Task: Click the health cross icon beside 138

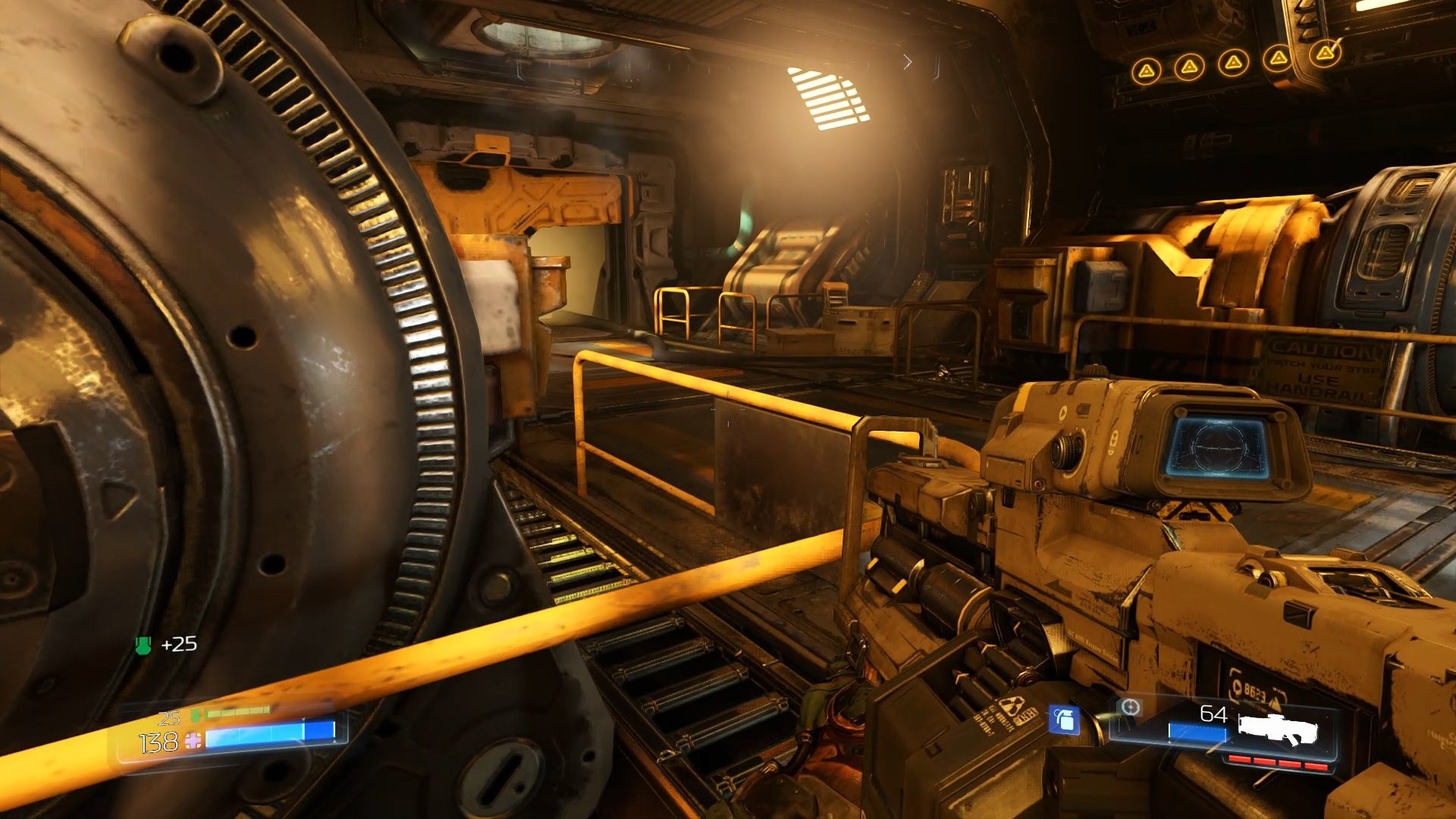Action: click(x=193, y=741)
